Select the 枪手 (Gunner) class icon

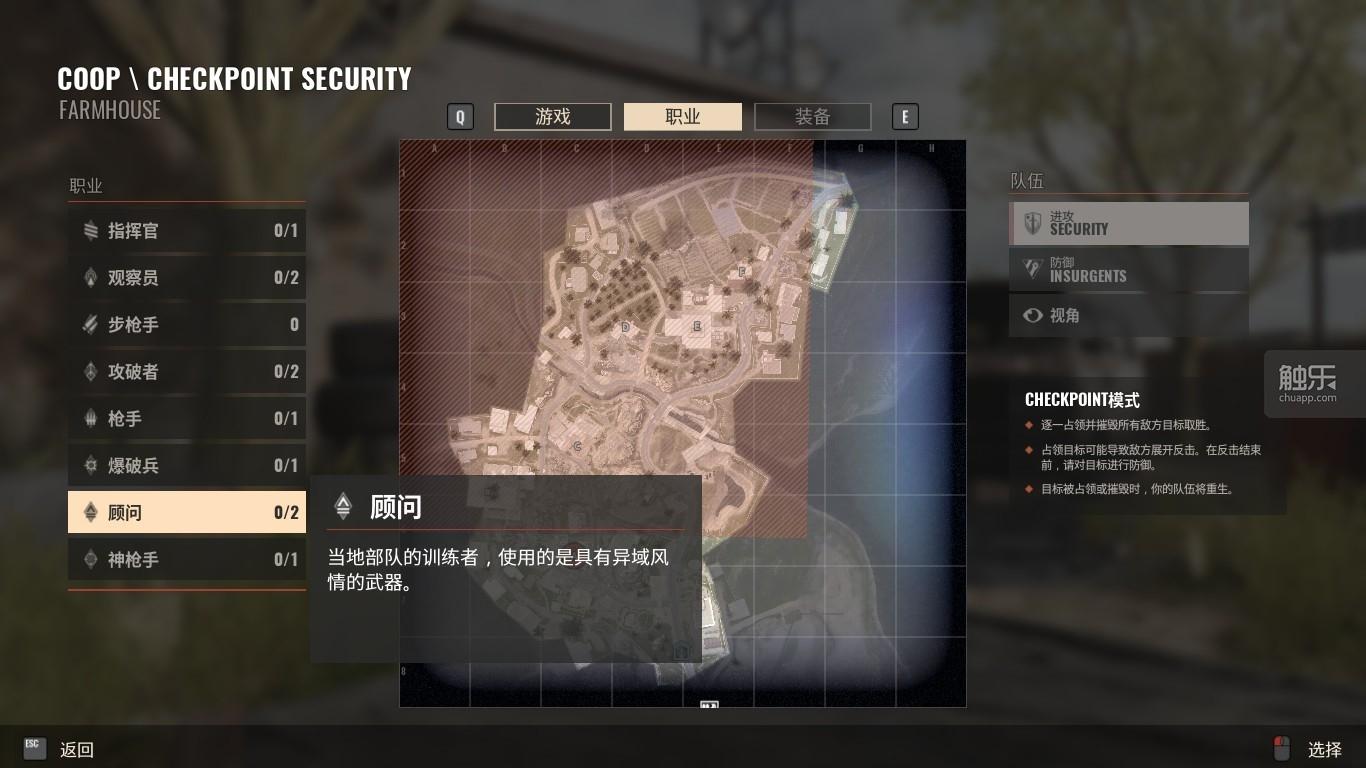[x=89, y=418]
